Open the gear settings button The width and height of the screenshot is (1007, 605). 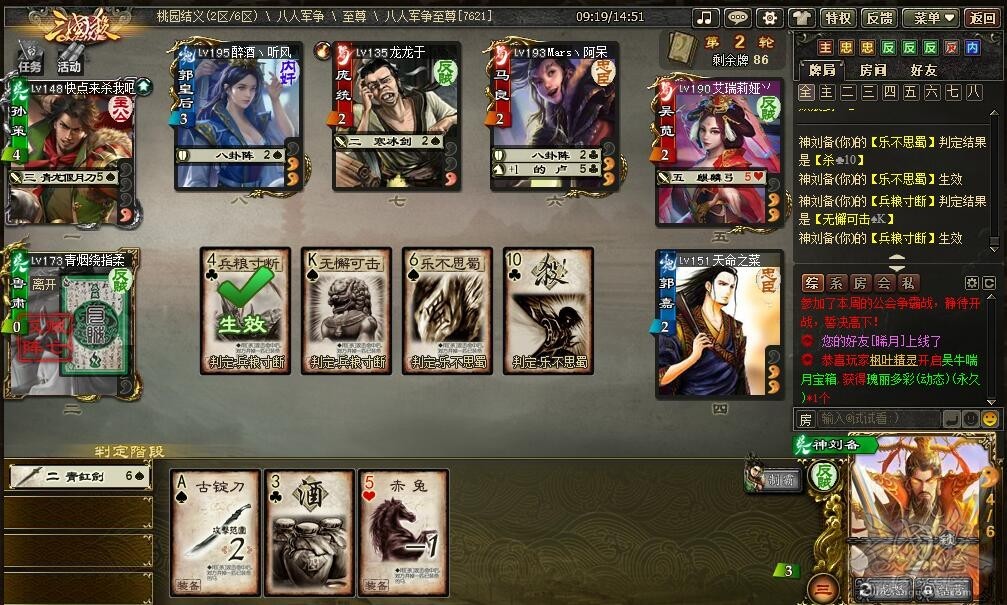click(x=769, y=18)
